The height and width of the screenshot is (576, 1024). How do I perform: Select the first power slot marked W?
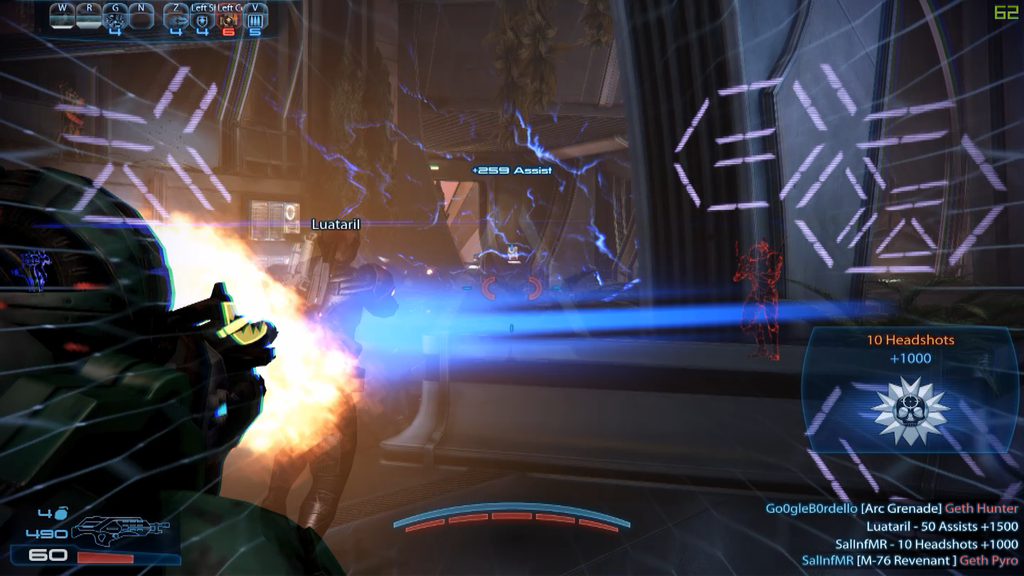[x=63, y=18]
